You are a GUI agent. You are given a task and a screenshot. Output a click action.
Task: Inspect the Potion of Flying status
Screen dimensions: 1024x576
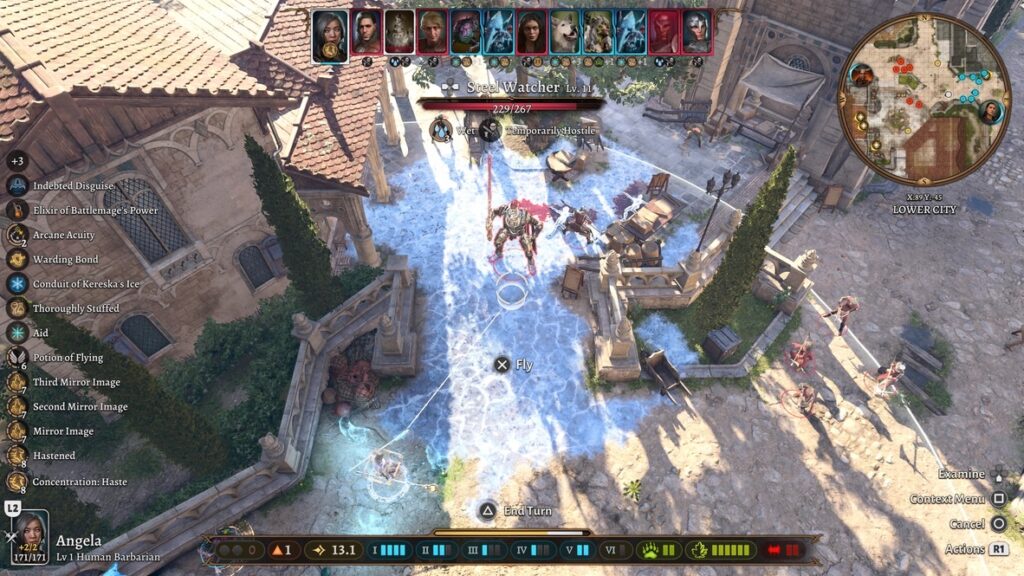click(17, 357)
